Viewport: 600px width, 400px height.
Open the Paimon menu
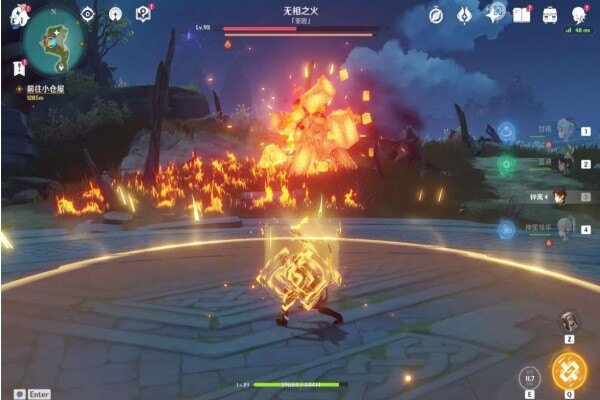tap(17, 17)
